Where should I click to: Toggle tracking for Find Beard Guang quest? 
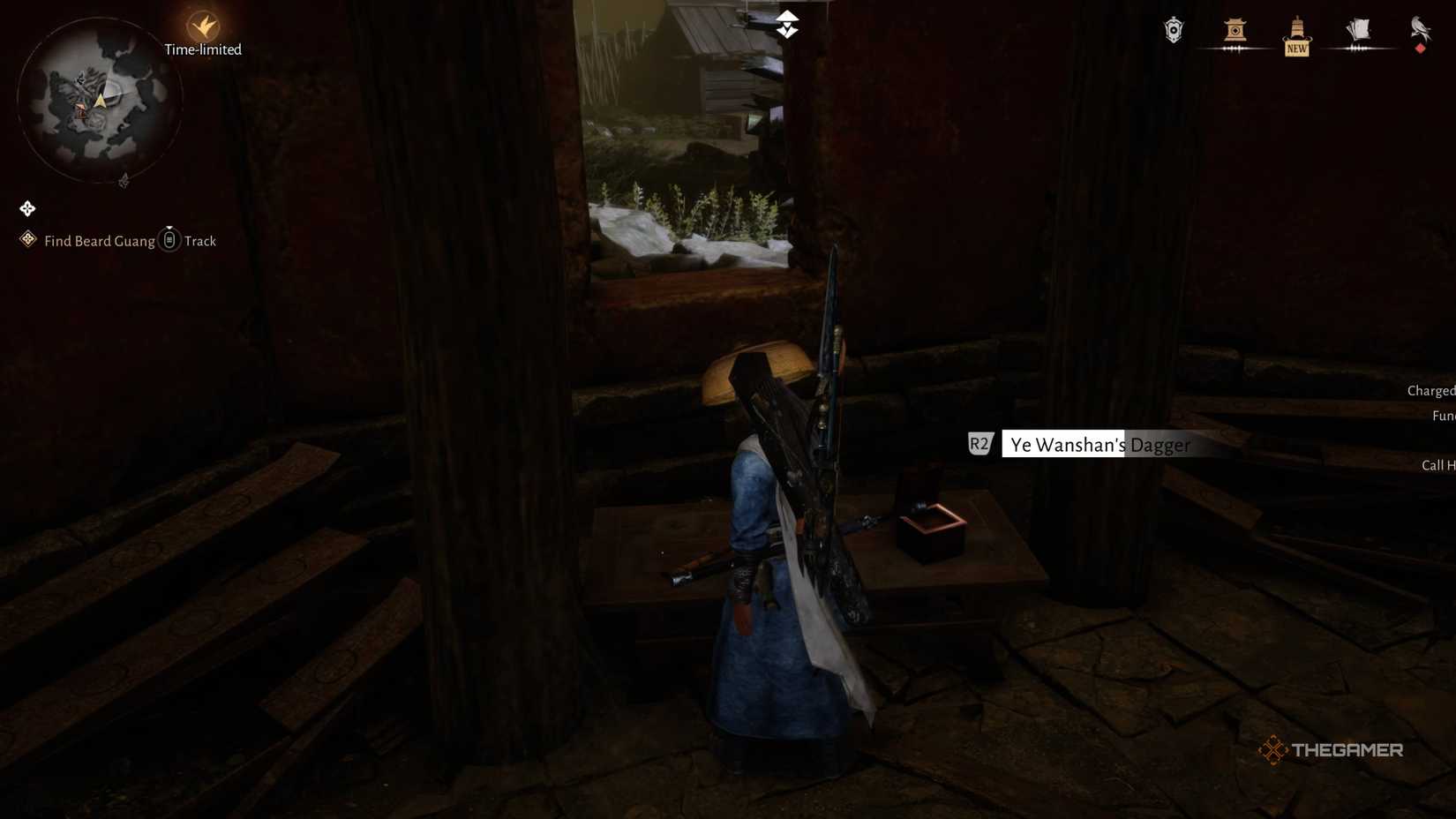pyautogui.click(x=169, y=238)
